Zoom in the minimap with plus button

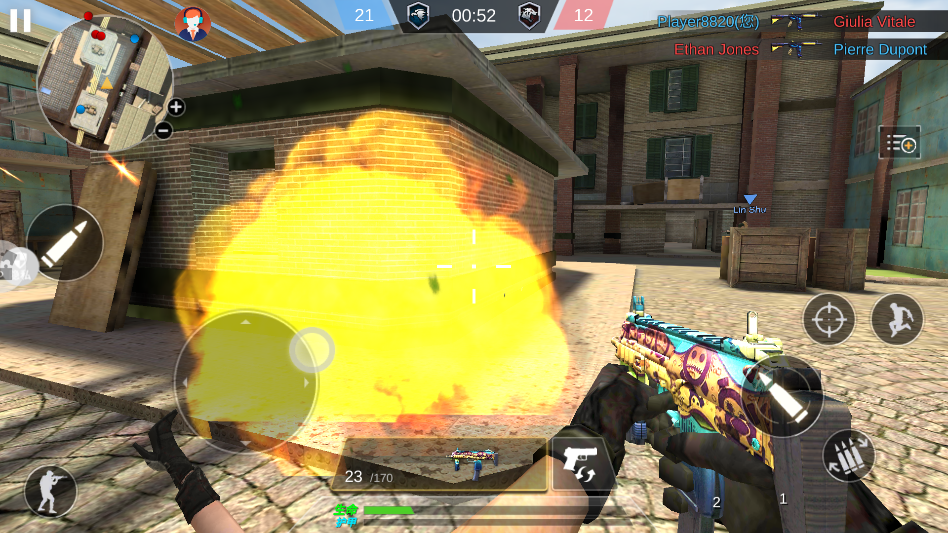coord(176,108)
